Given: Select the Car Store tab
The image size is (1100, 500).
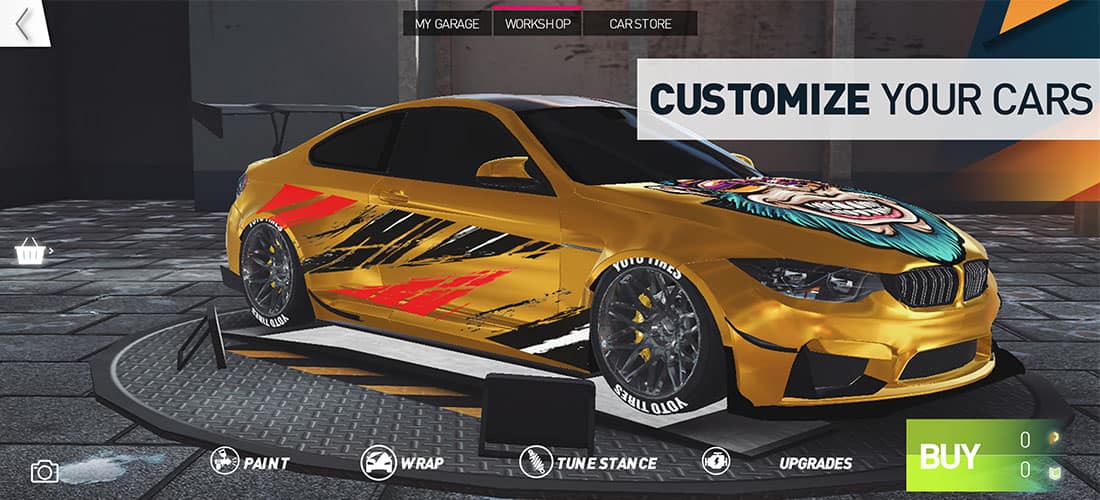Looking at the screenshot, I should point(640,24).
